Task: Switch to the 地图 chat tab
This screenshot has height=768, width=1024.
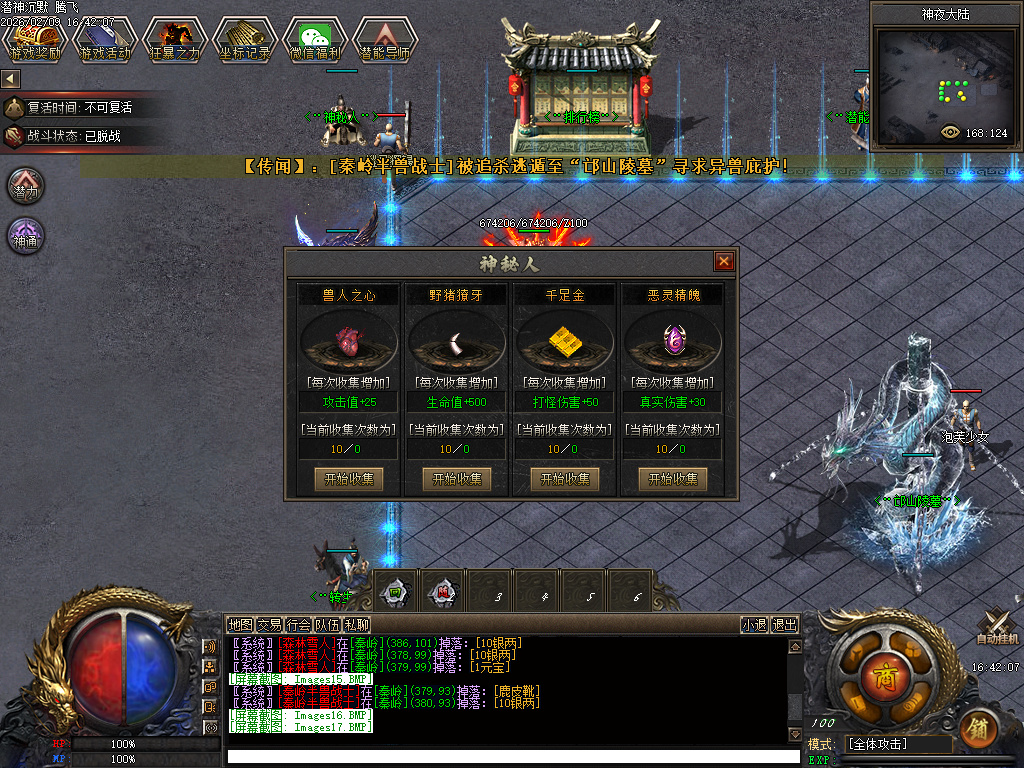Action: tap(240, 625)
